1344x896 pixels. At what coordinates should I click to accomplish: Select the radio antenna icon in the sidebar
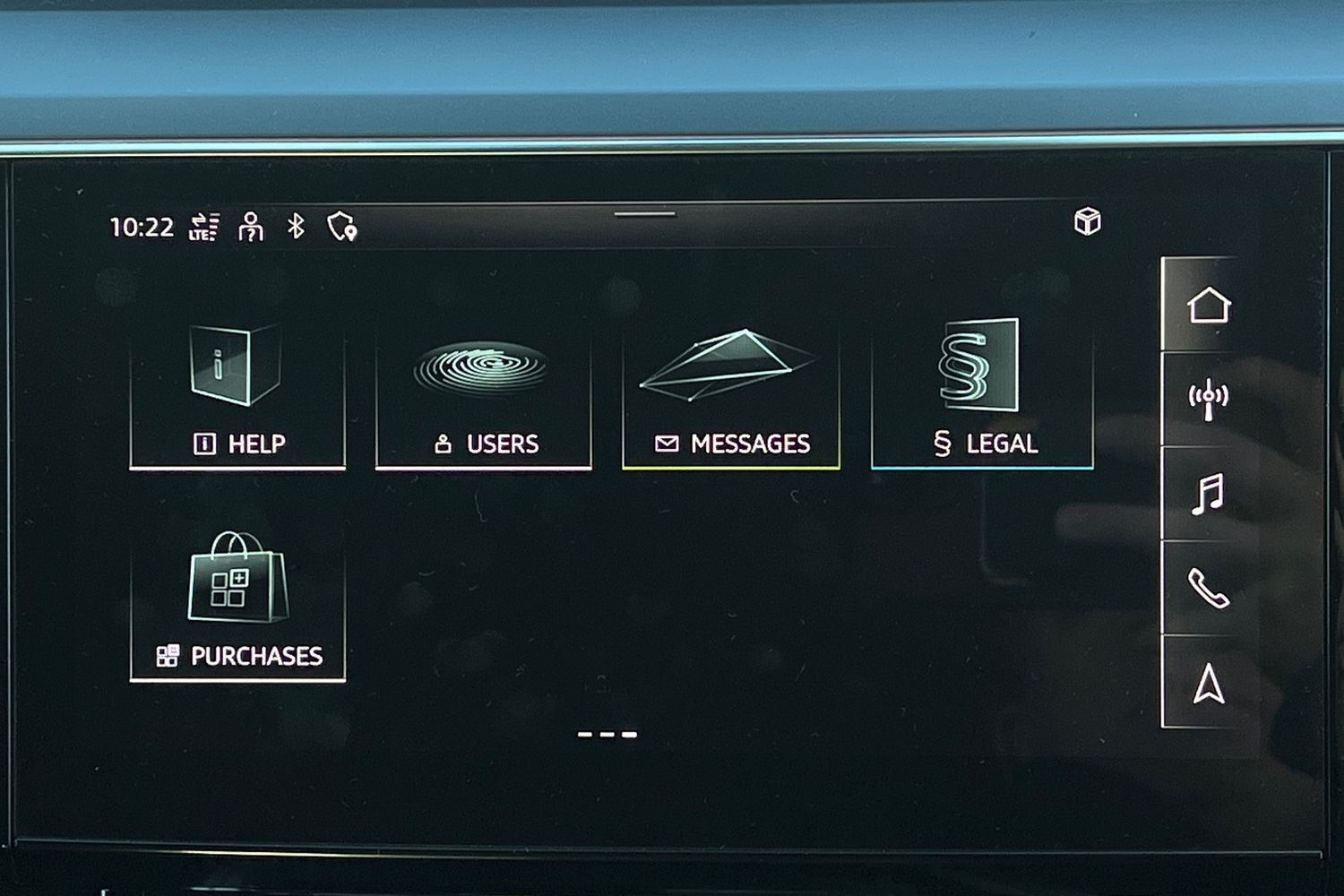(x=1210, y=392)
